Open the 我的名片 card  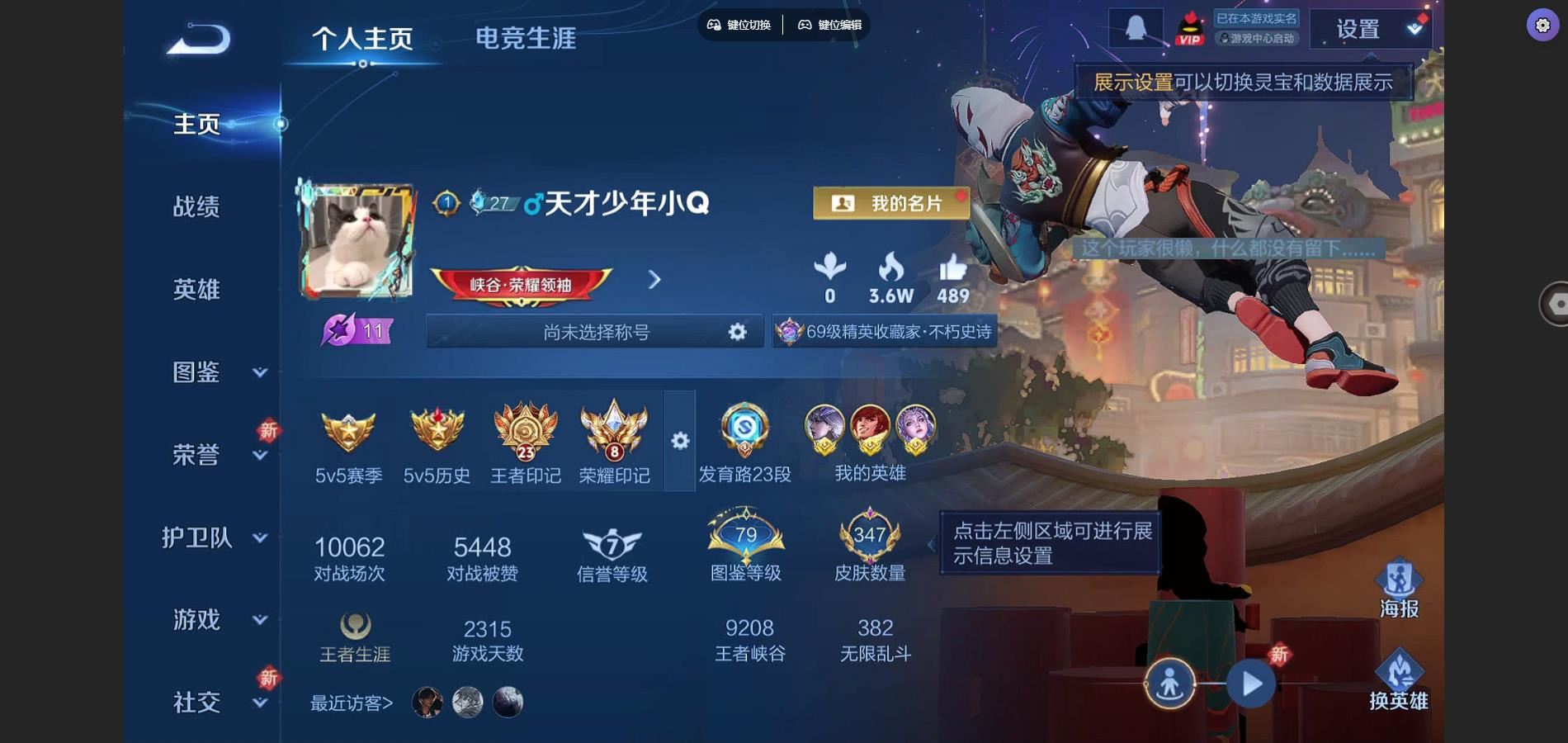pyautogui.click(x=890, y=202)
